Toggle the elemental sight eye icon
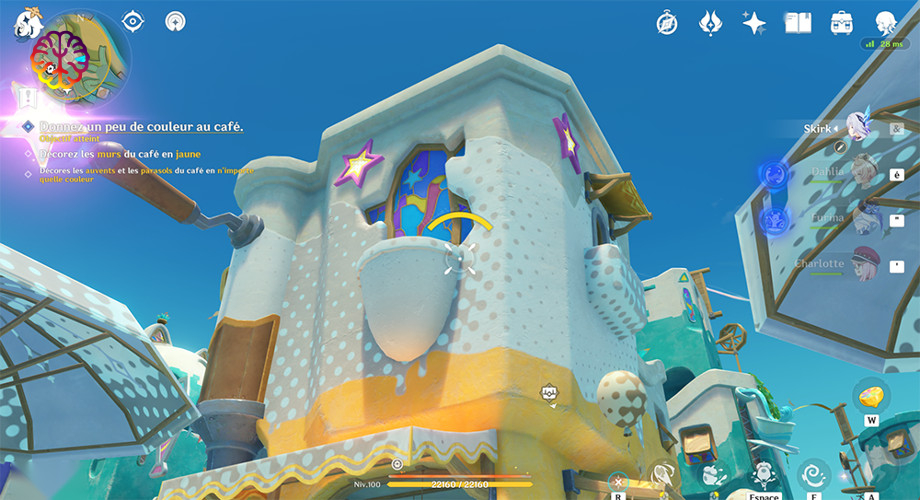The height and width of the screenshot is (500, 920). 133,21
